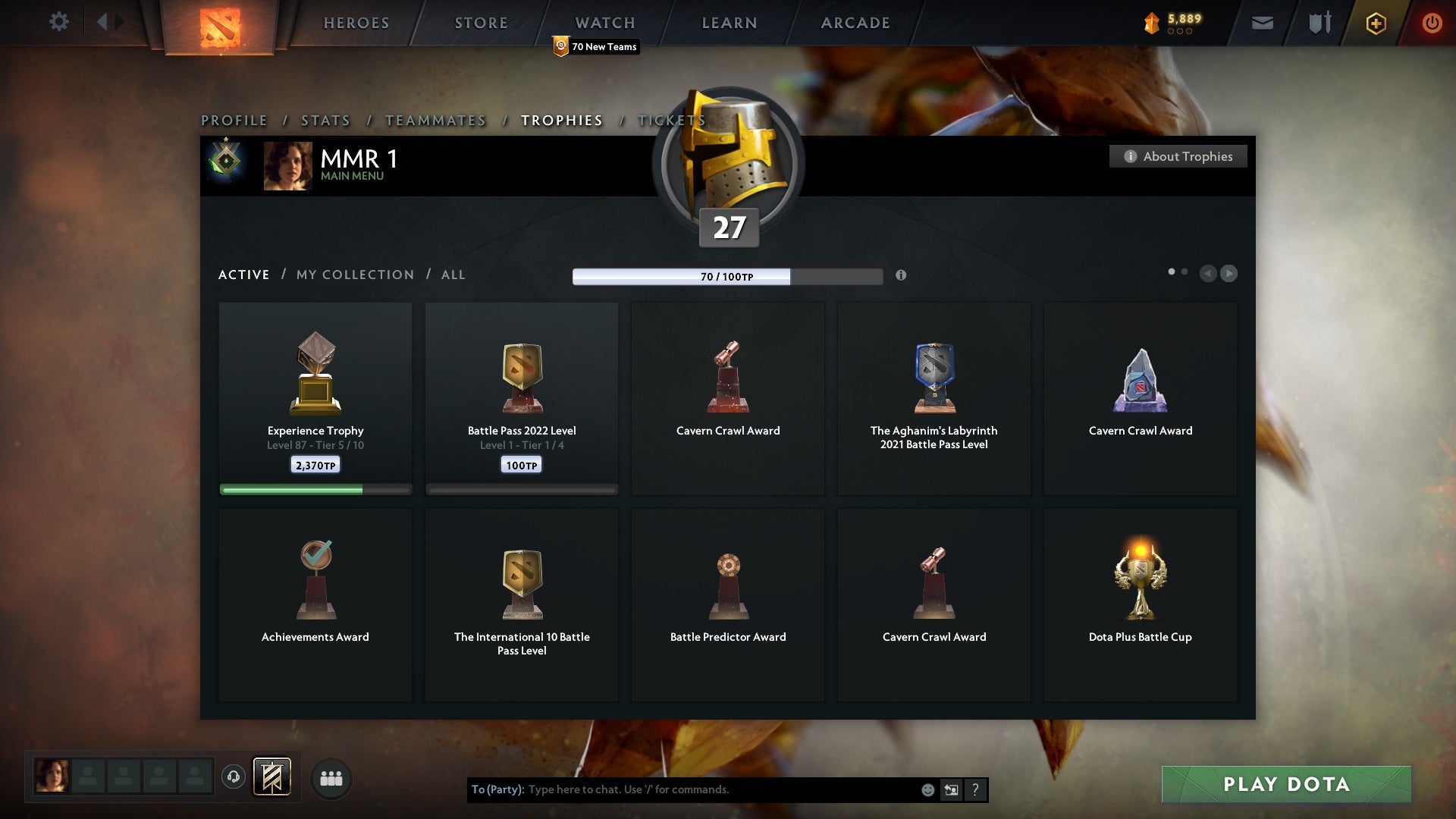1456x819 pixels.
Task: Click the emoji icon in the chat bar
Action: [x=927, y=789]
